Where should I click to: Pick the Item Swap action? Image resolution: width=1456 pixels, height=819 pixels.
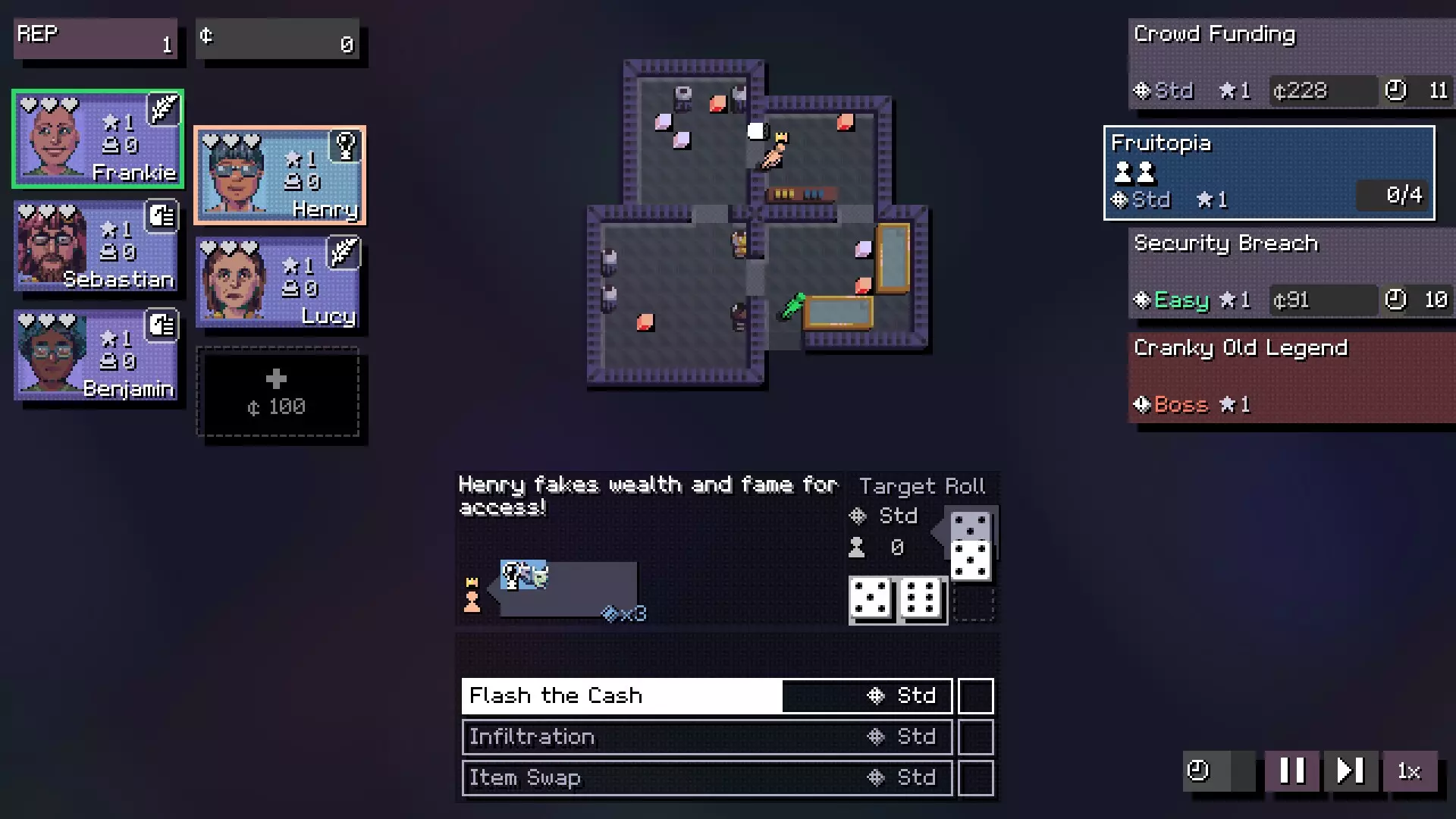707,778
